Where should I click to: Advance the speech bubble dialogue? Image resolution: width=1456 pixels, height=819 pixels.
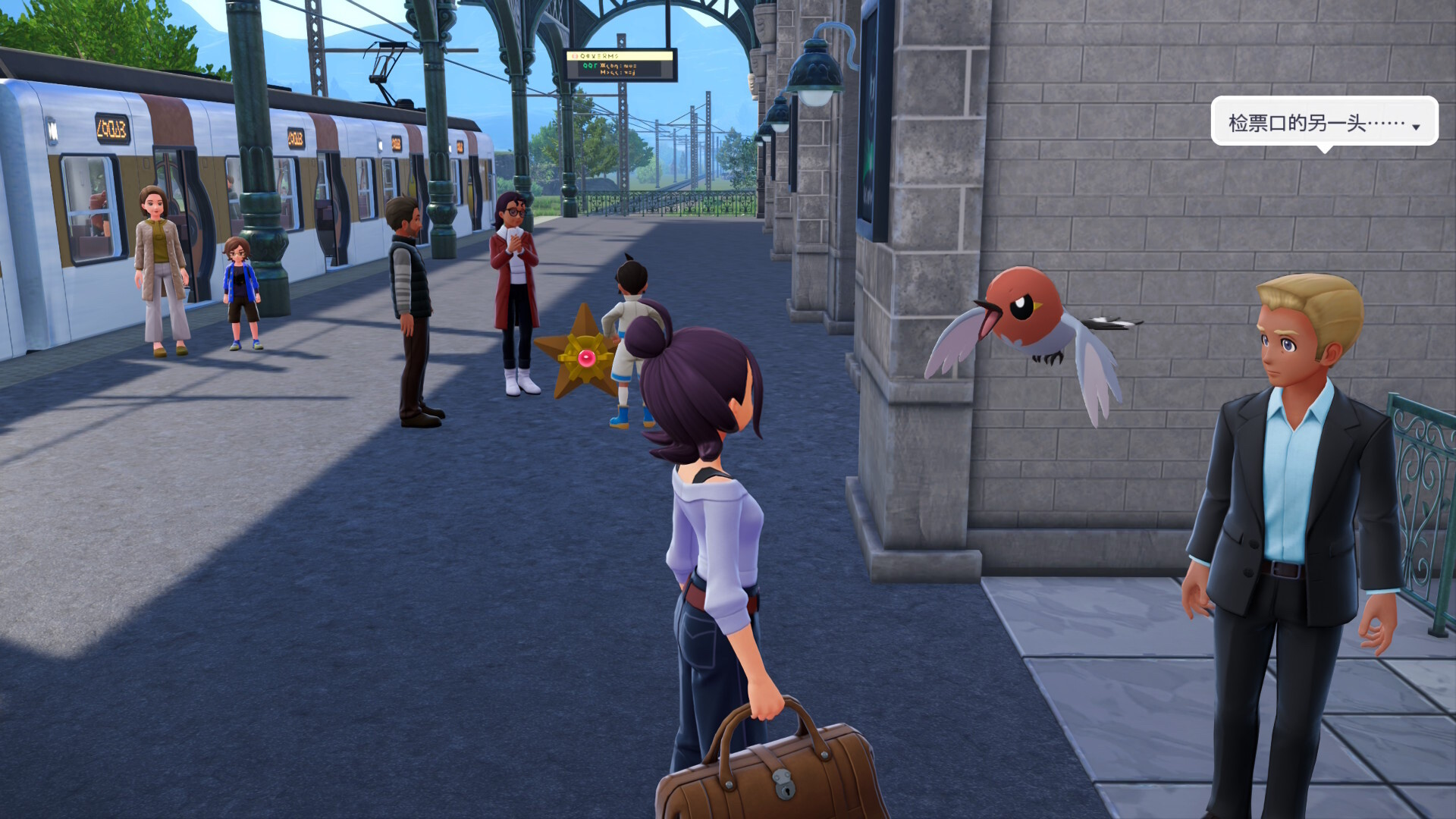(x=1415, y=127)
